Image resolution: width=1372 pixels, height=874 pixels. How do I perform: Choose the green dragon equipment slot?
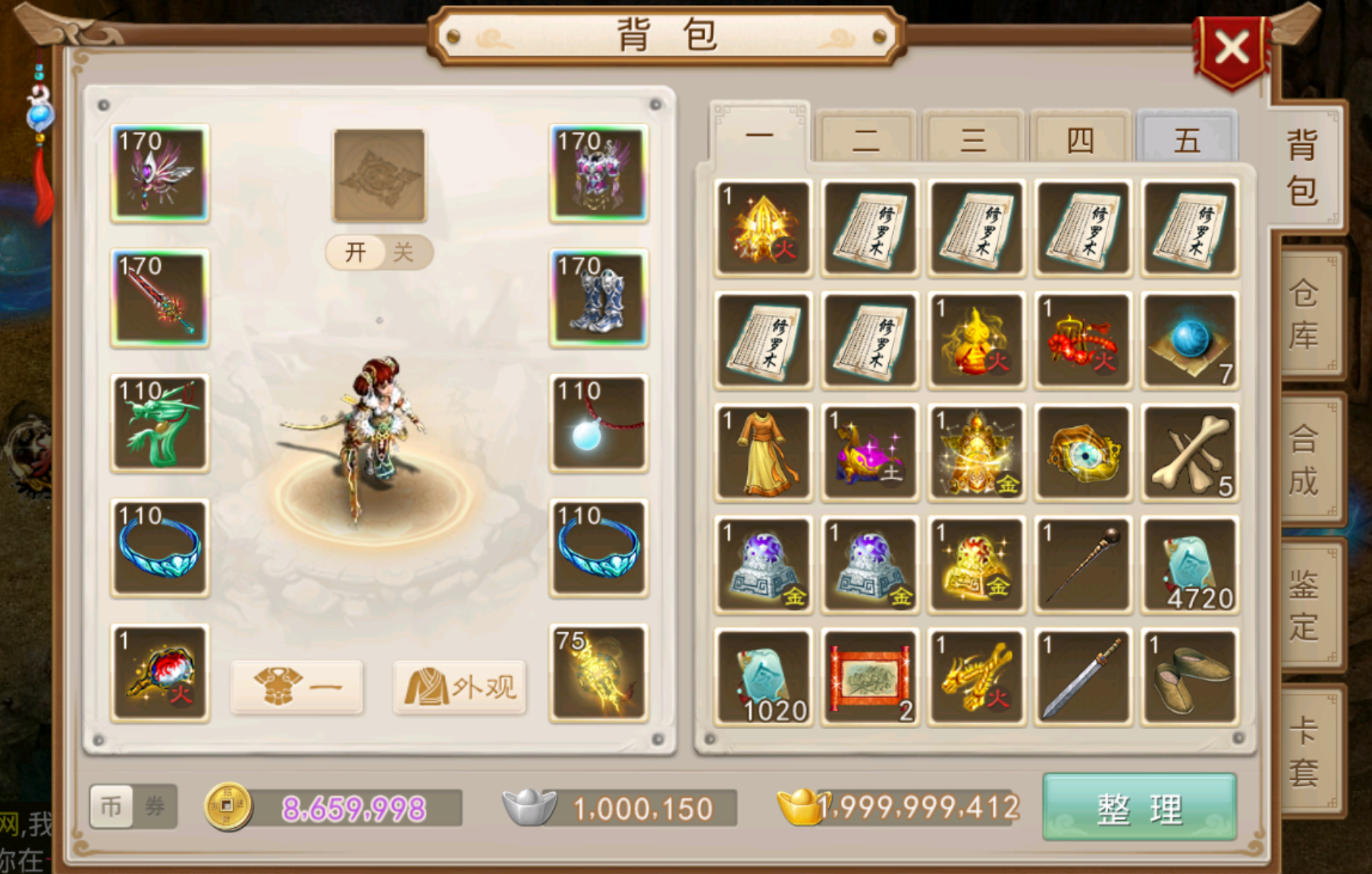159,423
